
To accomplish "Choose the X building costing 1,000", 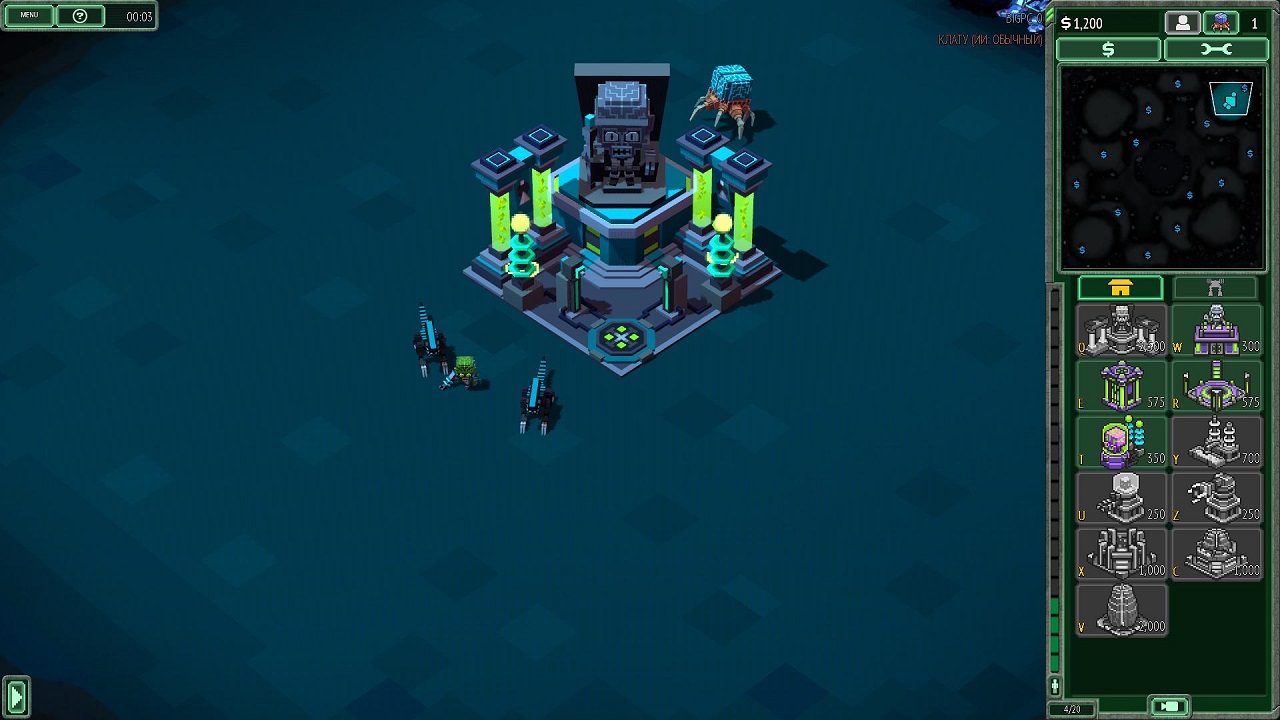I will click(x=1121, y=553).
